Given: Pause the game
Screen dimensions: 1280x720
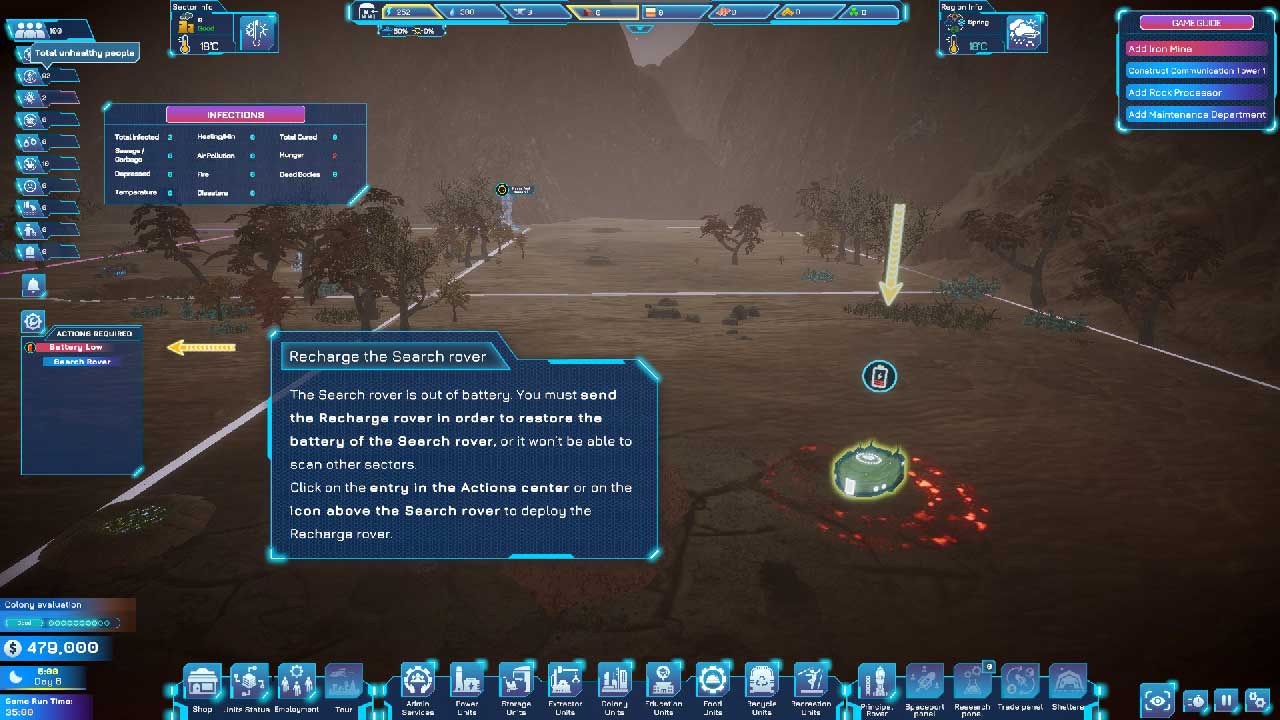Looking at the screenshot, I should coord(1226,700).
